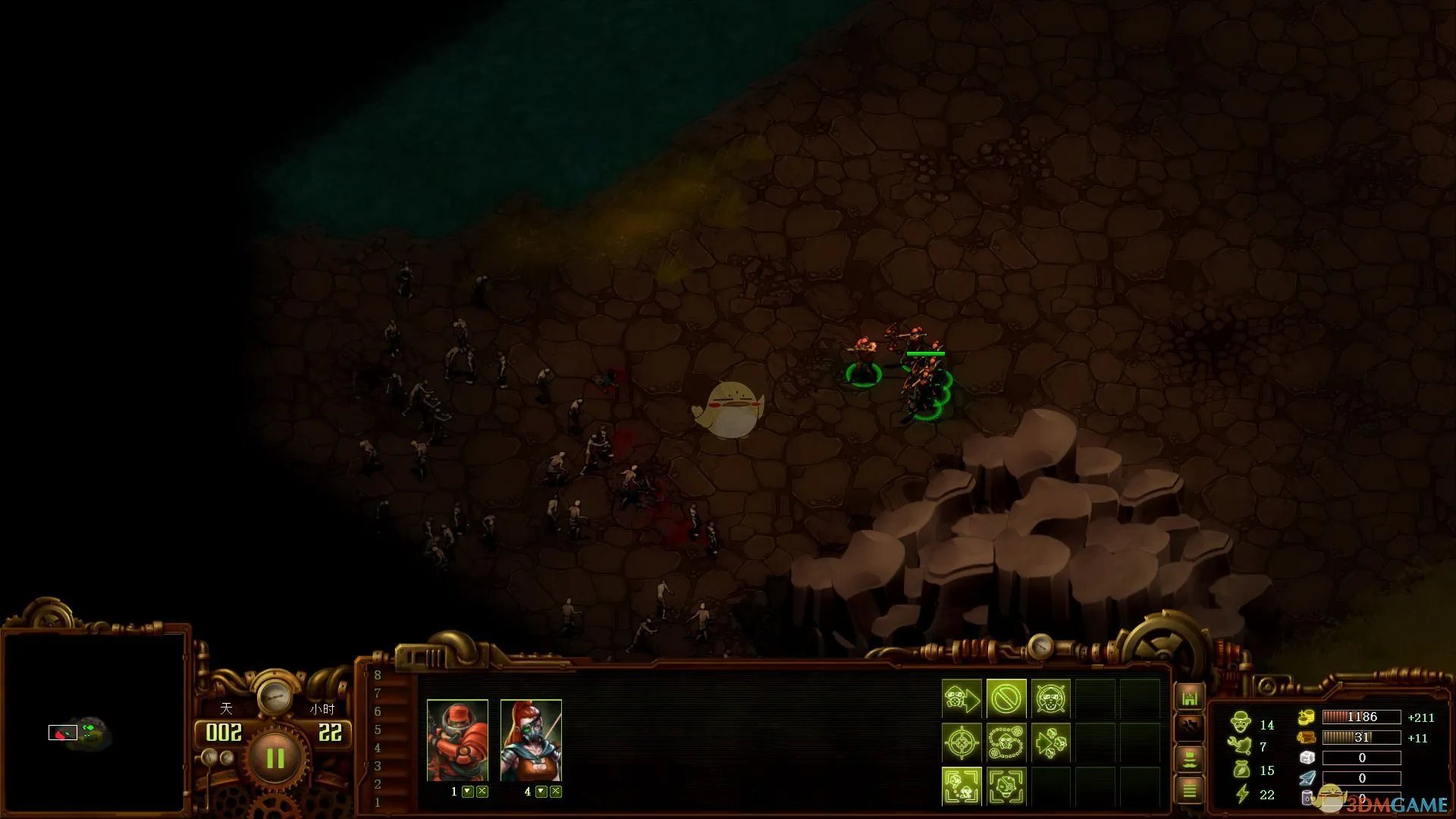
Task: Open the dropdown arrow under the ranger portrait
Action: pos(541,792)
